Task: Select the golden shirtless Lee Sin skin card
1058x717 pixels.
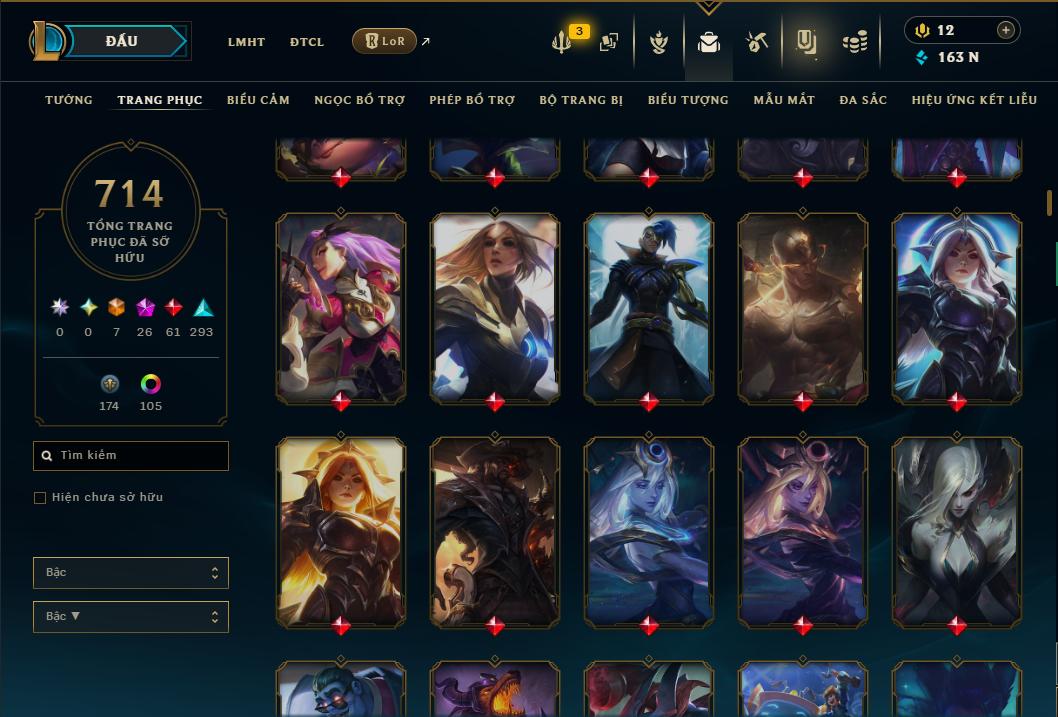Action: click(x=803, y=307)
